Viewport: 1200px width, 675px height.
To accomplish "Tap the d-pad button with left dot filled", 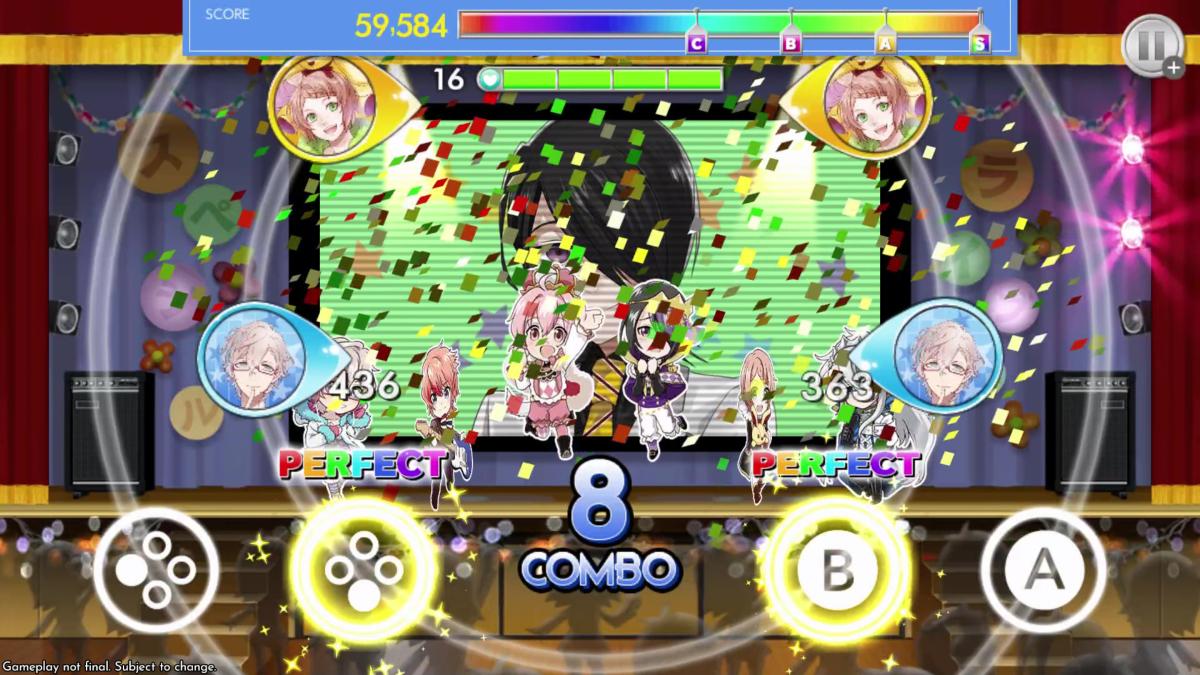I will click(x=156, y=570).
